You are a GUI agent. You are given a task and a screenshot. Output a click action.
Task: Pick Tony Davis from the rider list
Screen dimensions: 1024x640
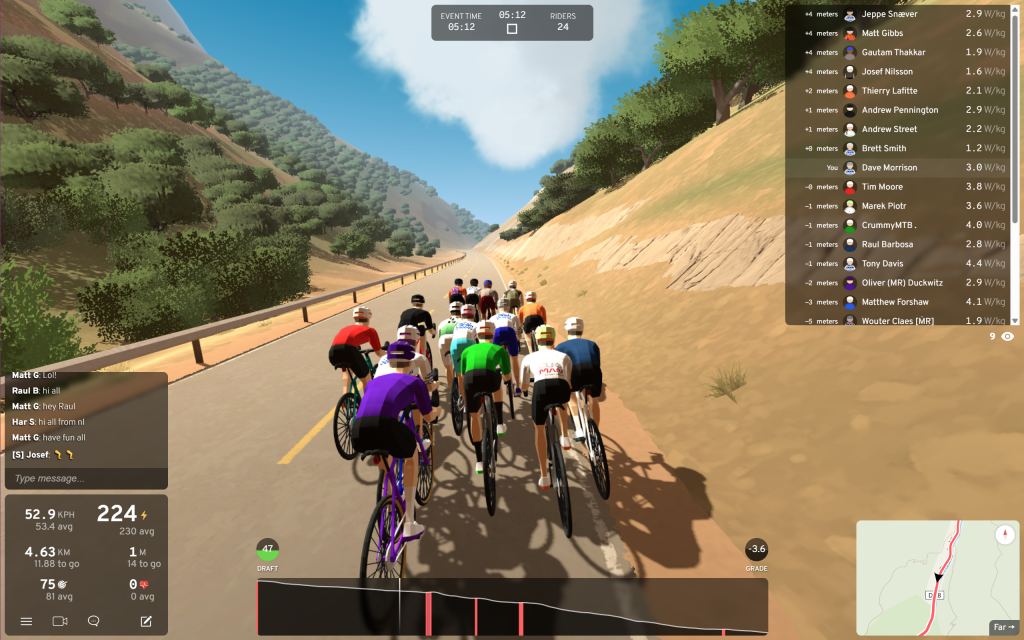coord(882,264)
